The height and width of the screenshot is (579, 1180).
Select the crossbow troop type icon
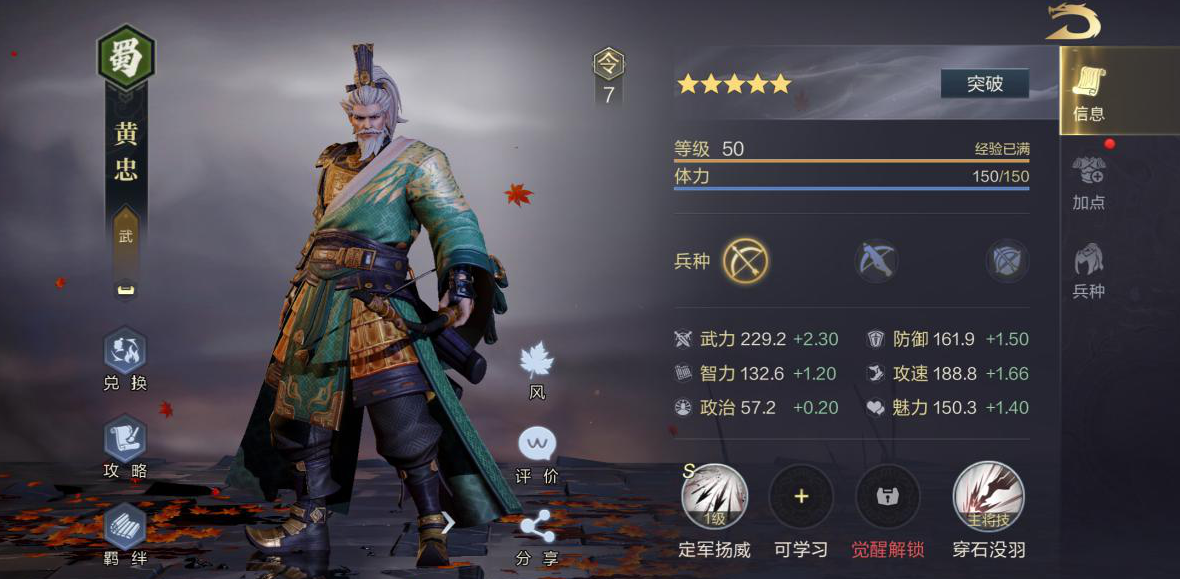[x=877, y=261]
